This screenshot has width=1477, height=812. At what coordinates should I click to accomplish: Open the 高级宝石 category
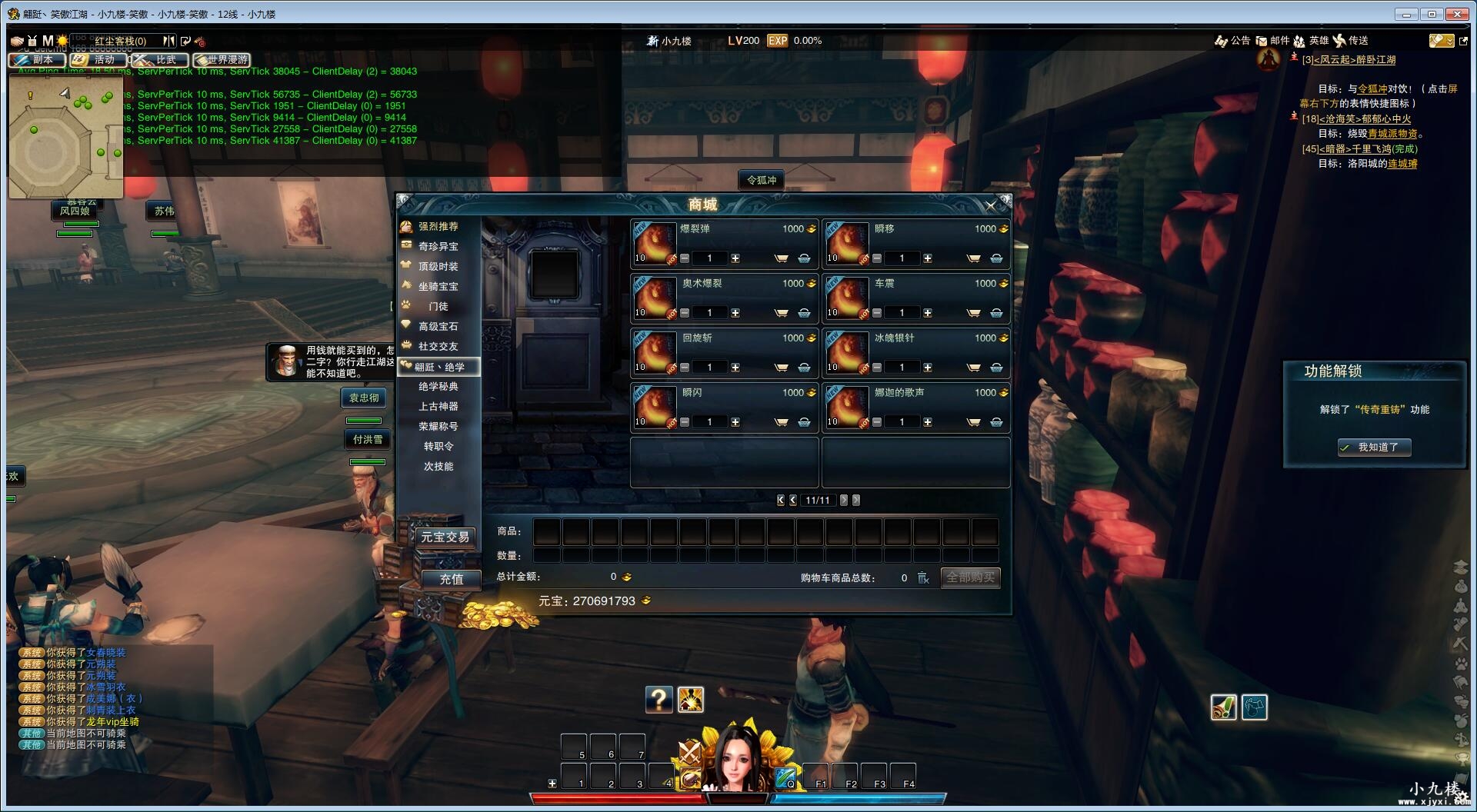click(x=438, y=327)
